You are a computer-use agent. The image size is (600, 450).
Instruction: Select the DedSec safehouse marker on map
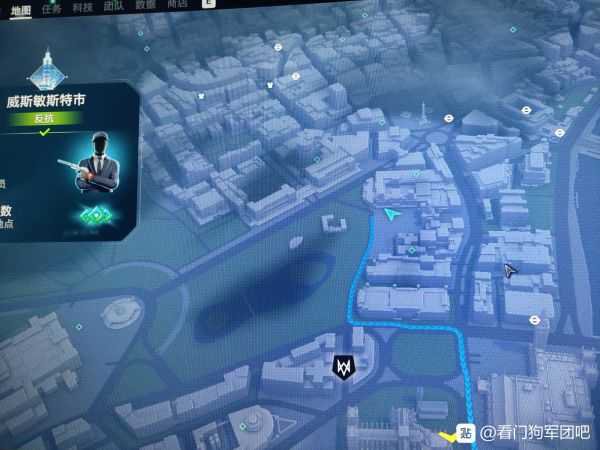click(344, 367)
